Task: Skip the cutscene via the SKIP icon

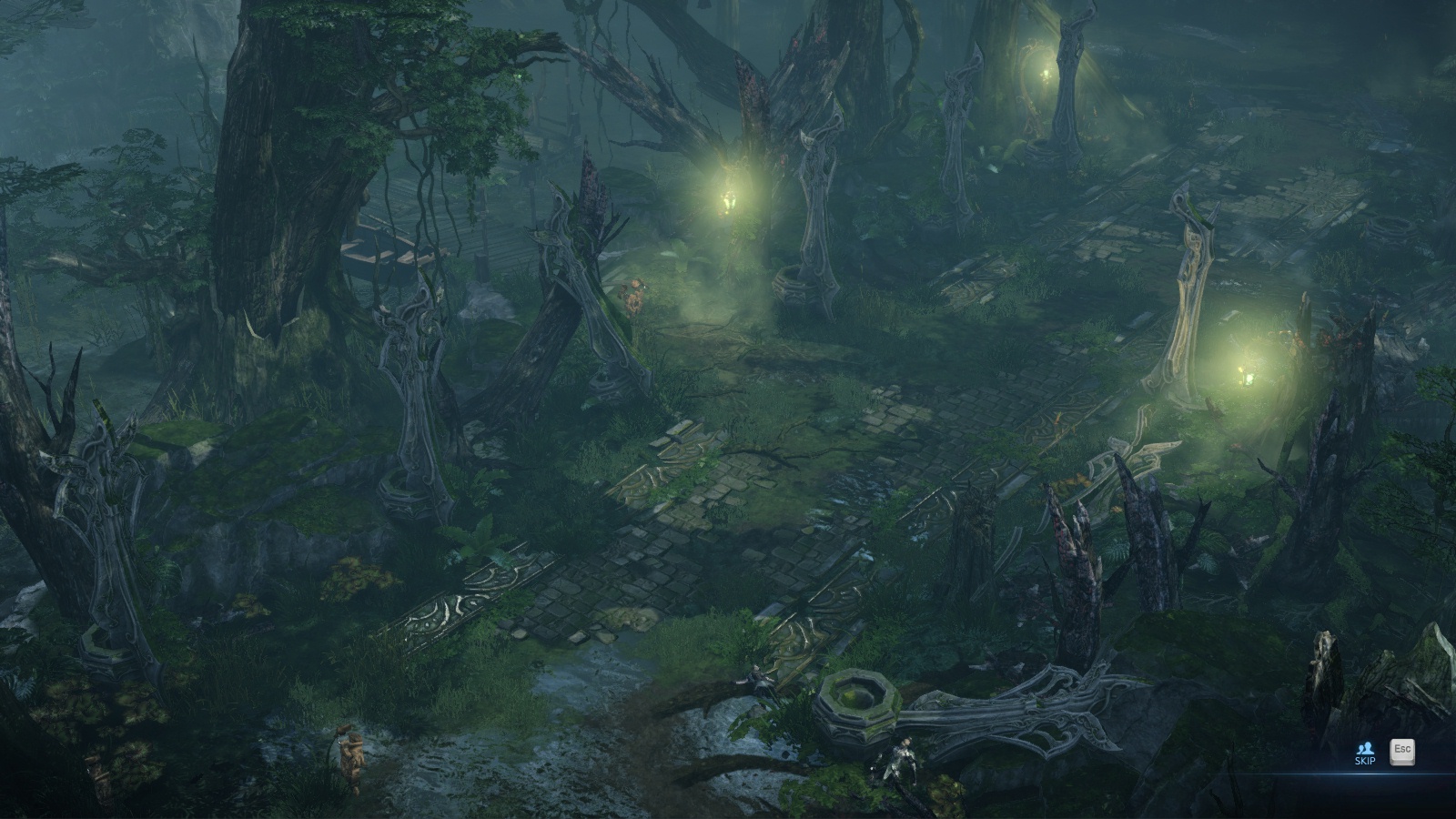Action: (1364, 753)
